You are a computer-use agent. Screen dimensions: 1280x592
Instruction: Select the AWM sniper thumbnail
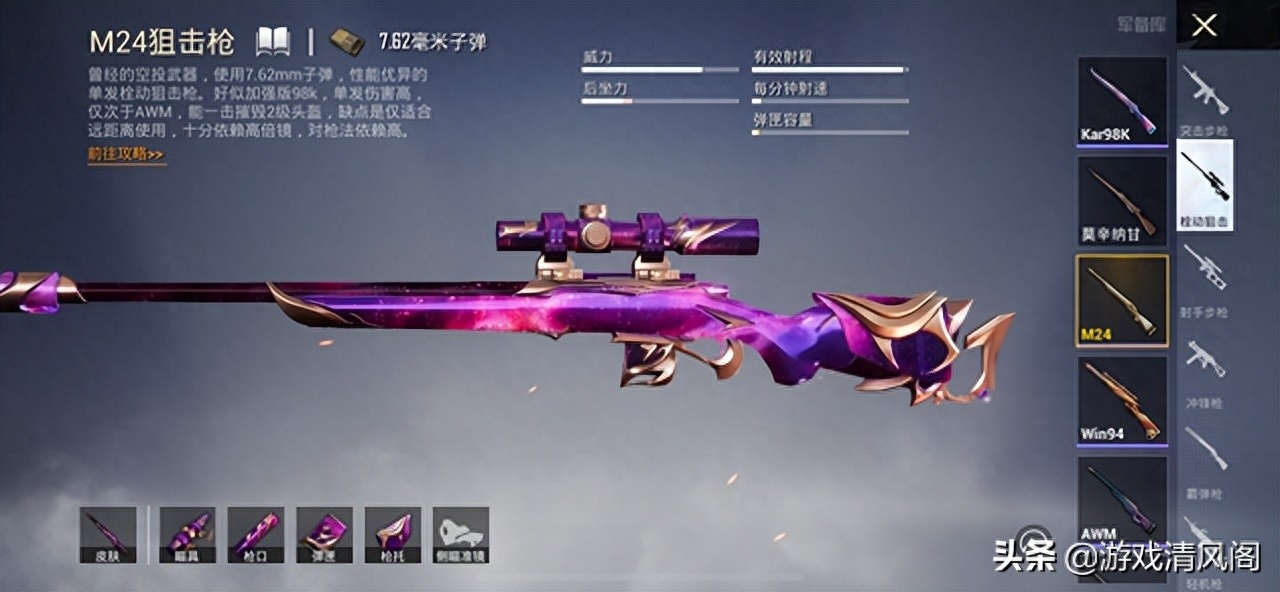[x=1122, y=500]
